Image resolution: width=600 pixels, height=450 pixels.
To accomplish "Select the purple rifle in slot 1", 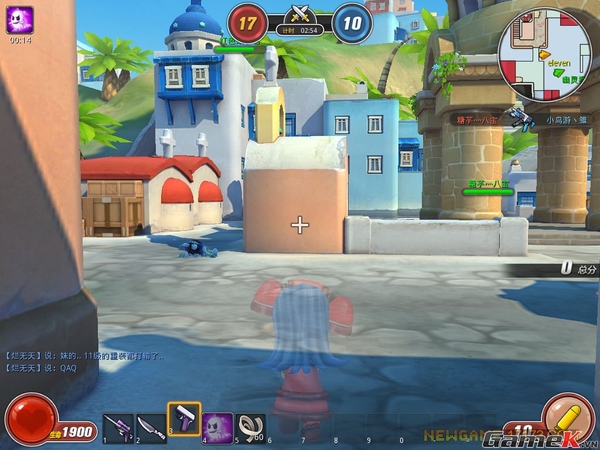I will (117, 428).
